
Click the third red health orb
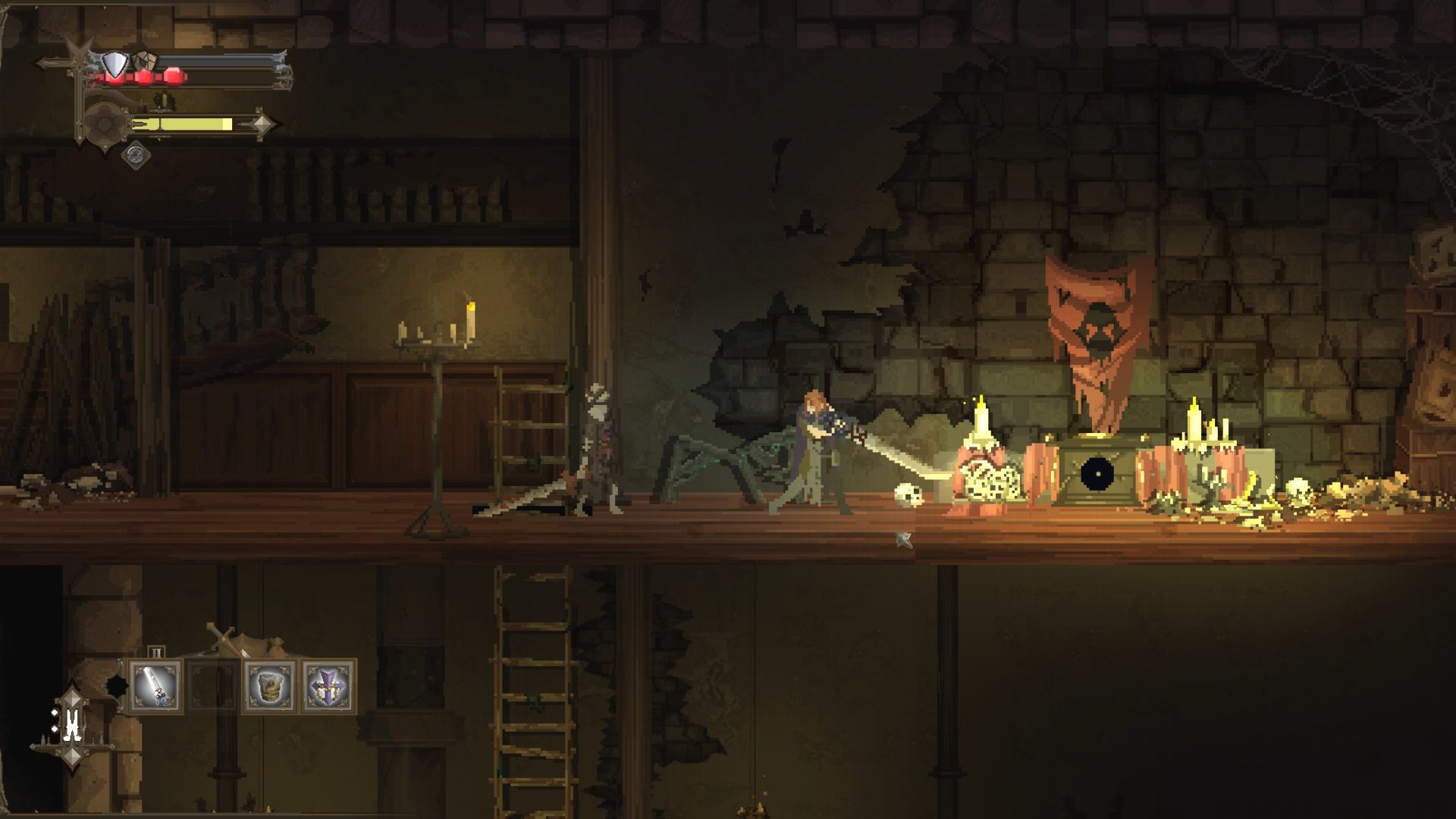pos(173,77)
